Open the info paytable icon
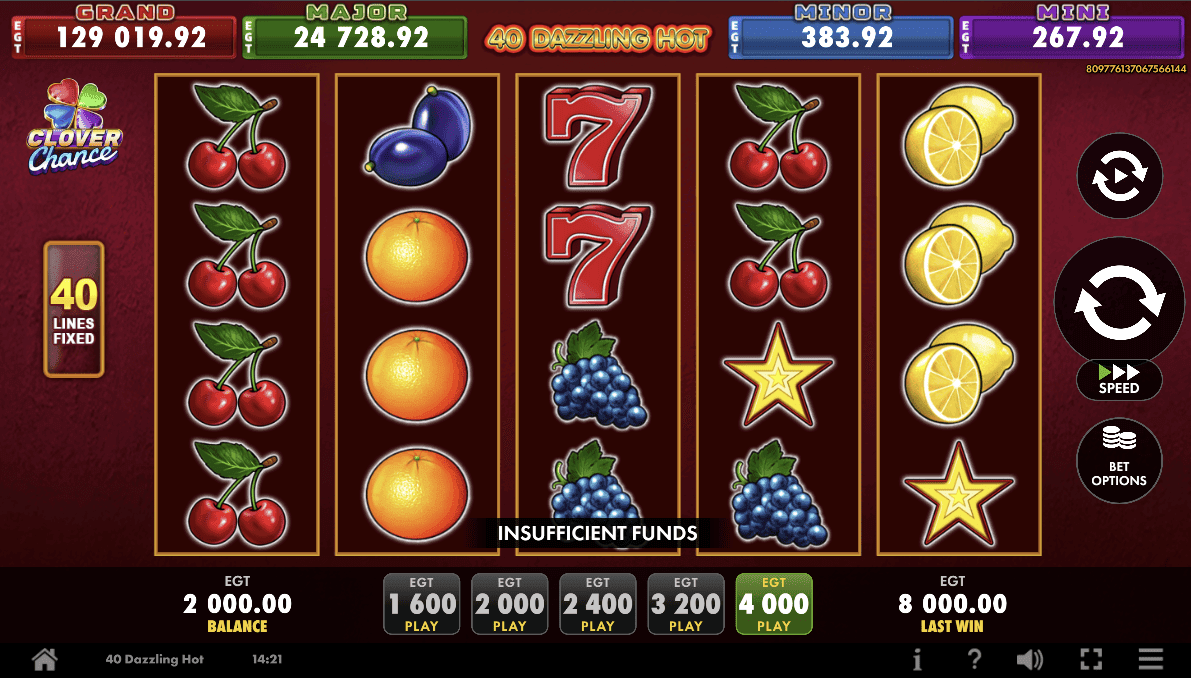The width and height of the screenshot is (1191, 678). 918,660
